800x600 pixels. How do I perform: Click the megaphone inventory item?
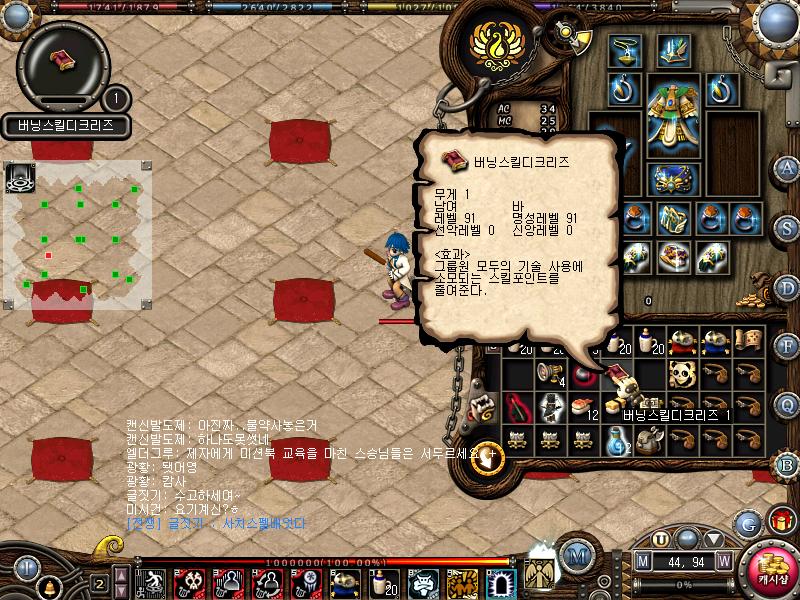(551, 373)
